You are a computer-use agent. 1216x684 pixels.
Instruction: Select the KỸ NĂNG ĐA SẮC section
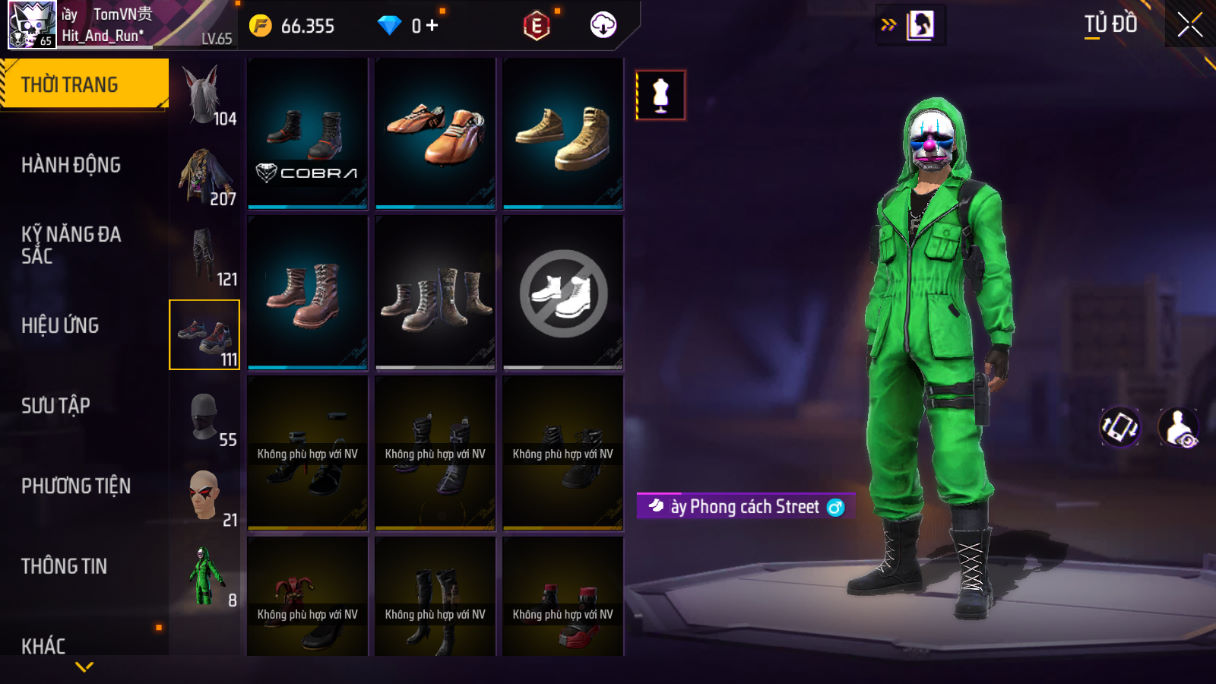tap(71, 245)
